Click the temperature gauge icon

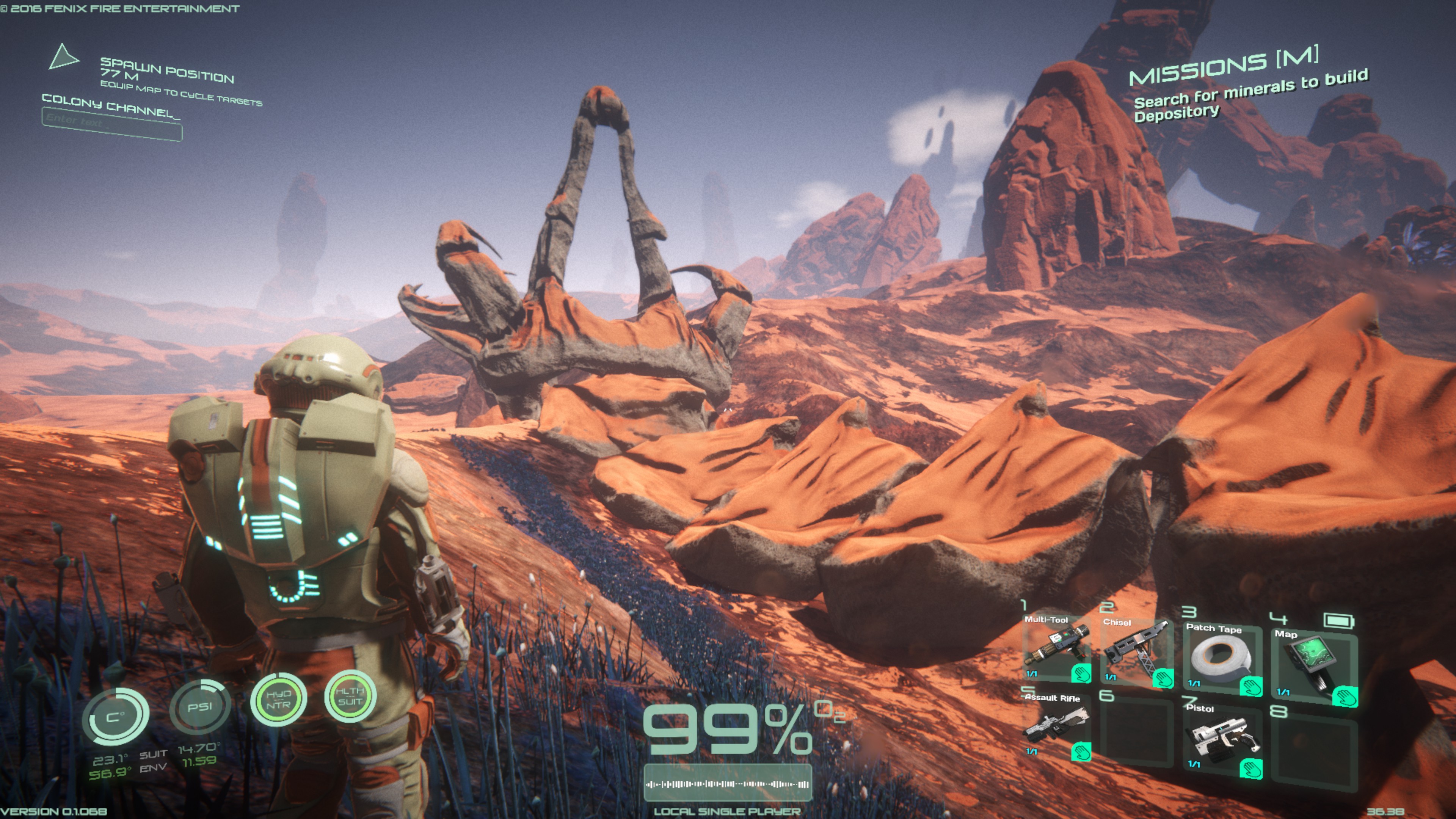click(x=116, y=716)
